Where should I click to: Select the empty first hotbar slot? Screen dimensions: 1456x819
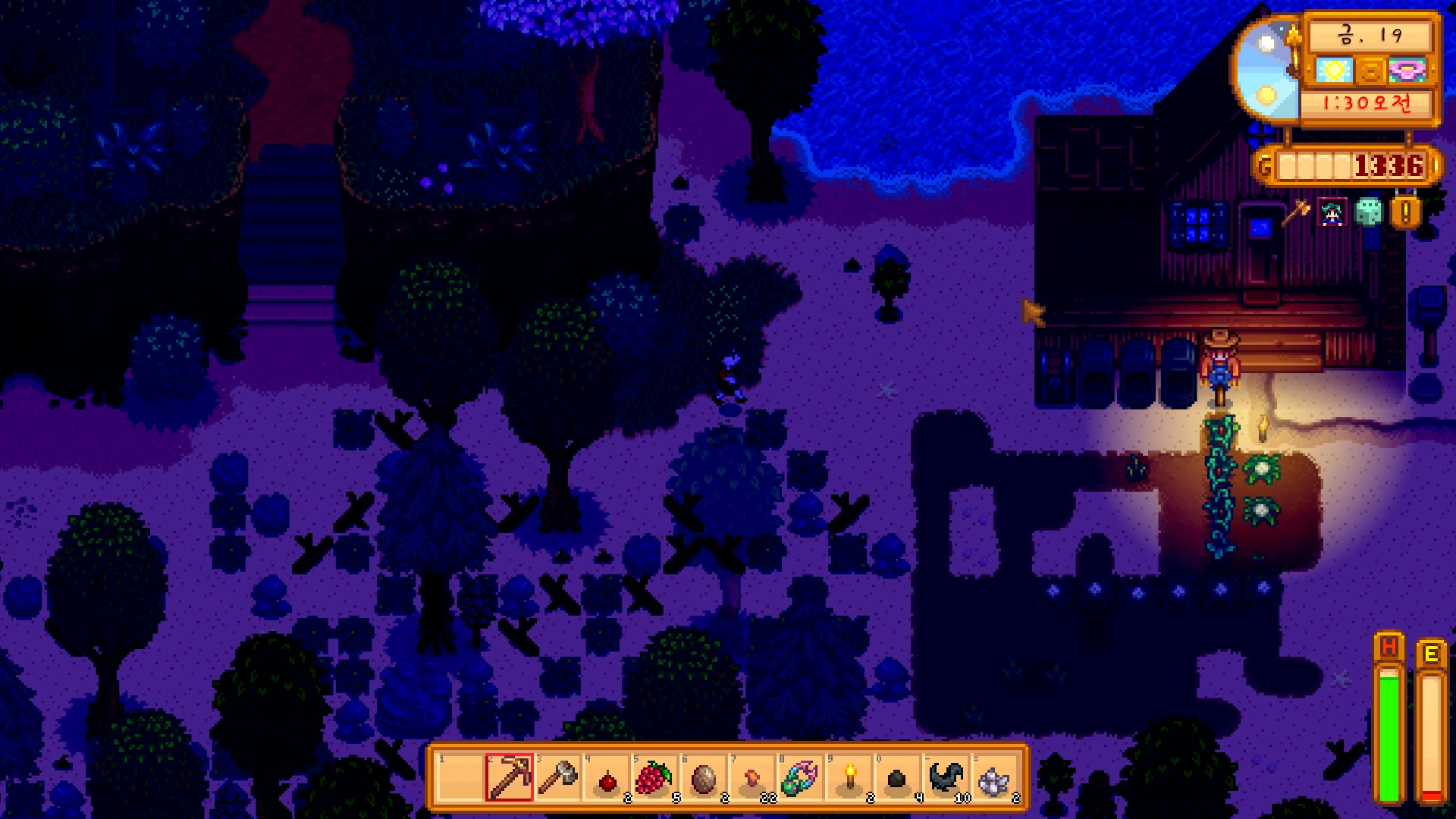[461, 777]
